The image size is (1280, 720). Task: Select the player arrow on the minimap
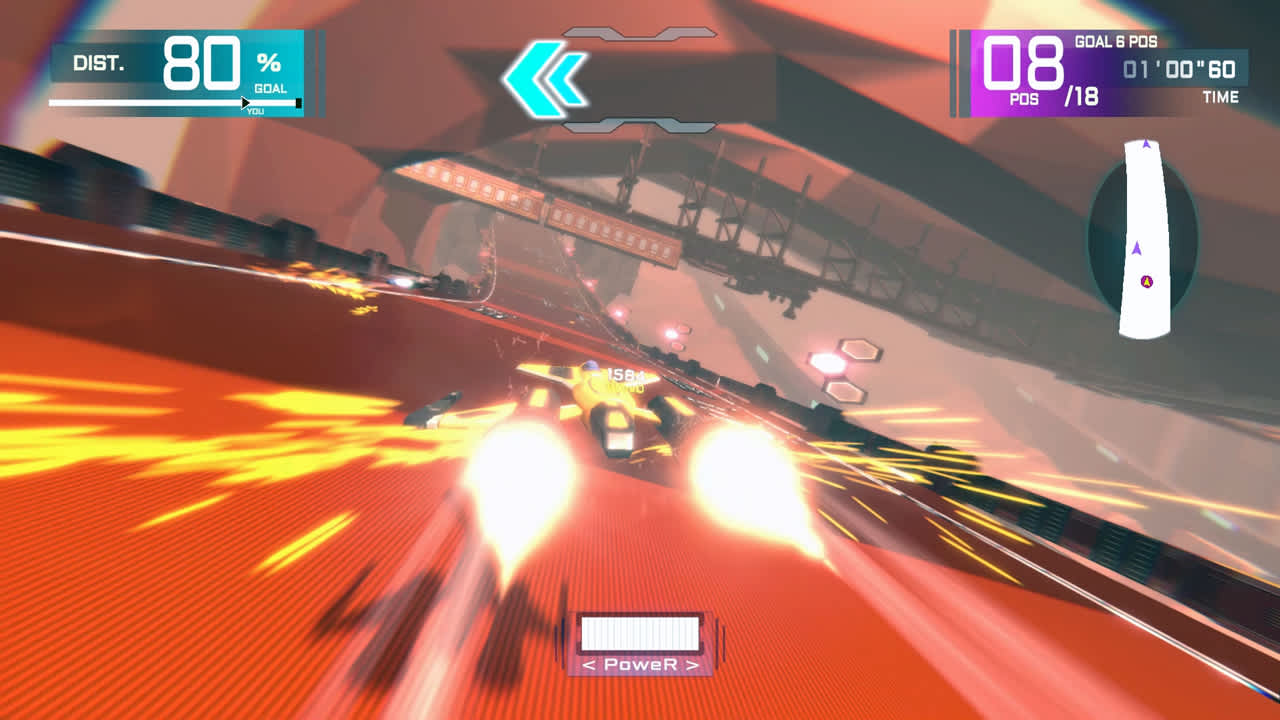click(1146, 281)
